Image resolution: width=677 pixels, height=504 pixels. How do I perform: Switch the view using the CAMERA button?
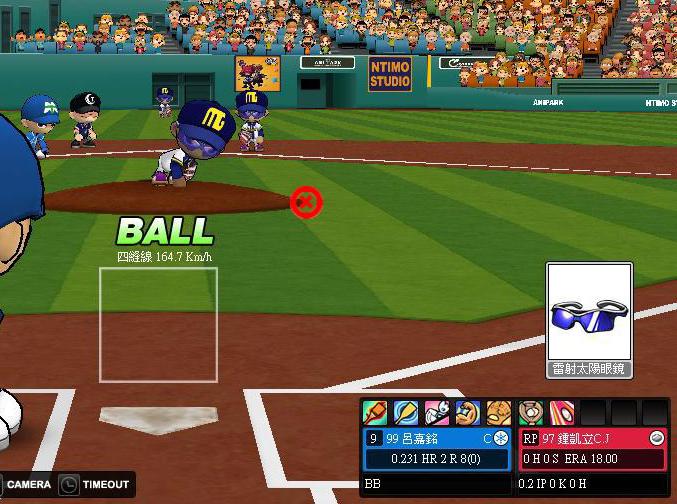tap(28, 485)
